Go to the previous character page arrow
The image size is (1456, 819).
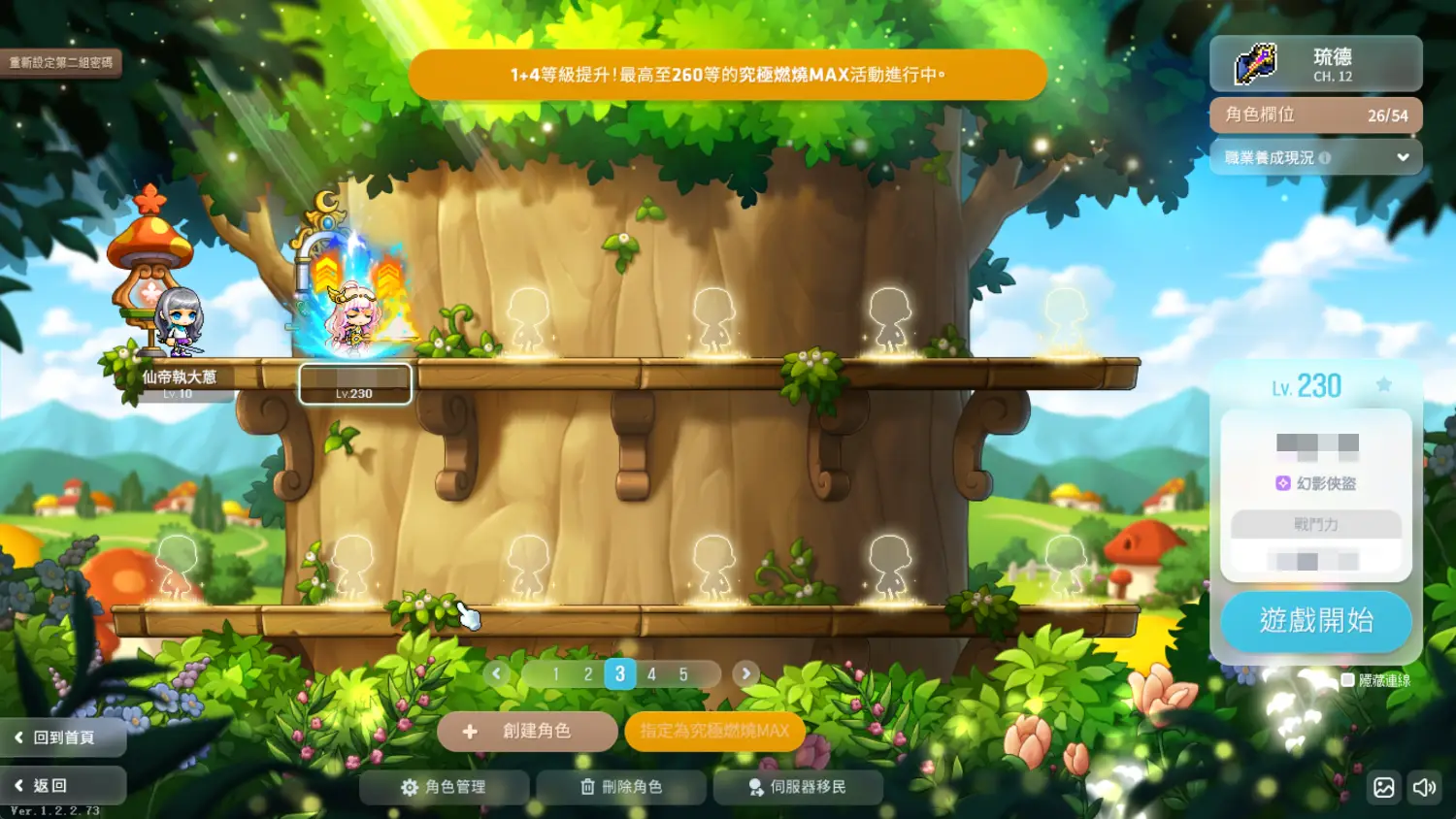pyautogui.click(x=497, y=673)
